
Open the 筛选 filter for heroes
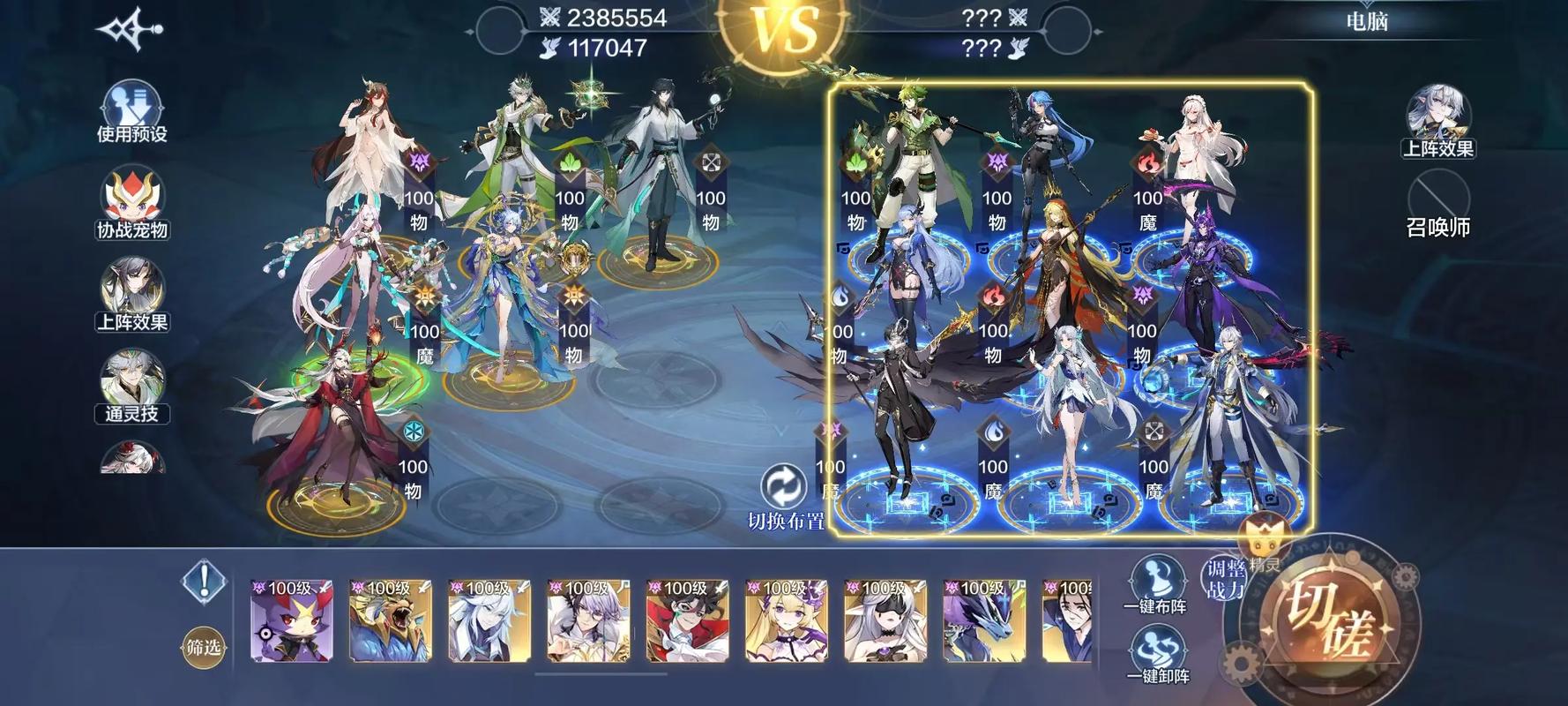[204, 647]
